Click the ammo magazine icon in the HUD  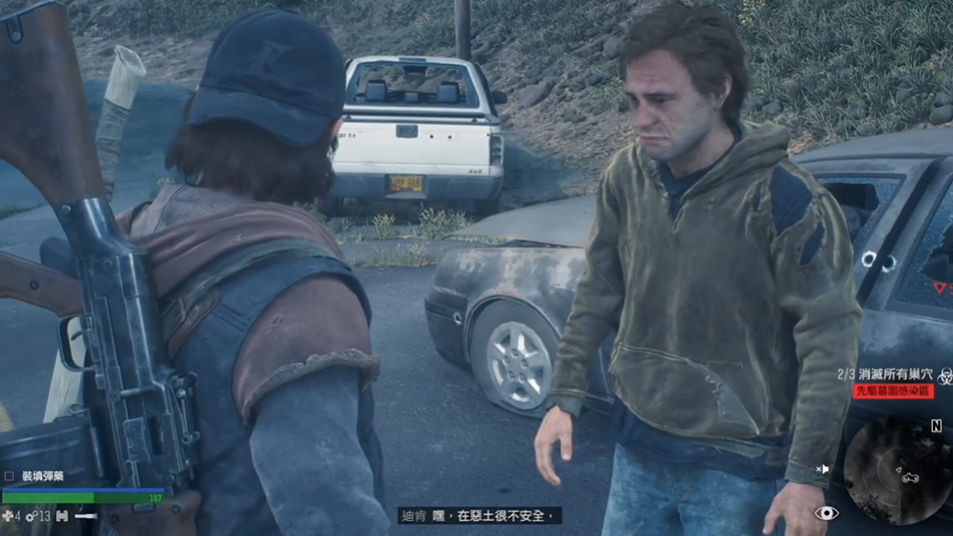pos(62,516)
